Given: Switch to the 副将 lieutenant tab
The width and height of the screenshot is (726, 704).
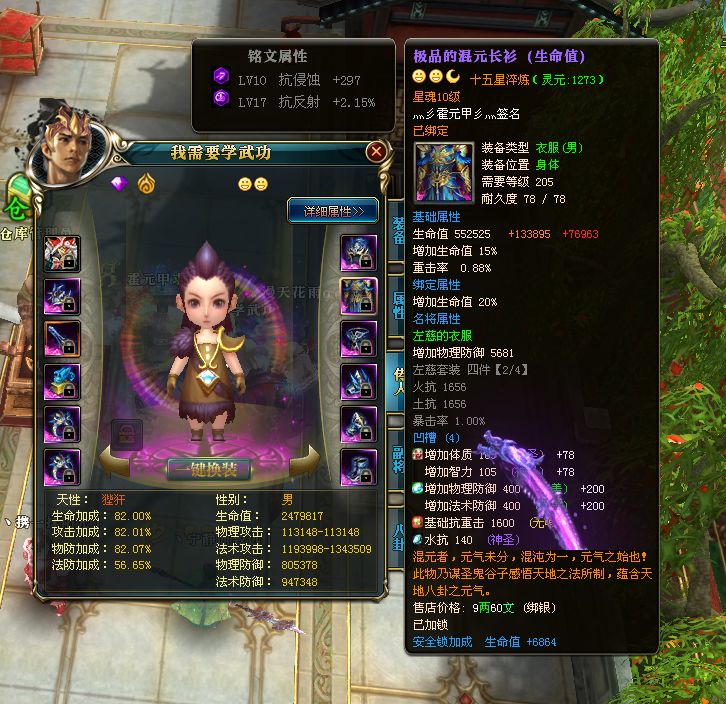Looking at the screenshot, I should tap(397, 457).
